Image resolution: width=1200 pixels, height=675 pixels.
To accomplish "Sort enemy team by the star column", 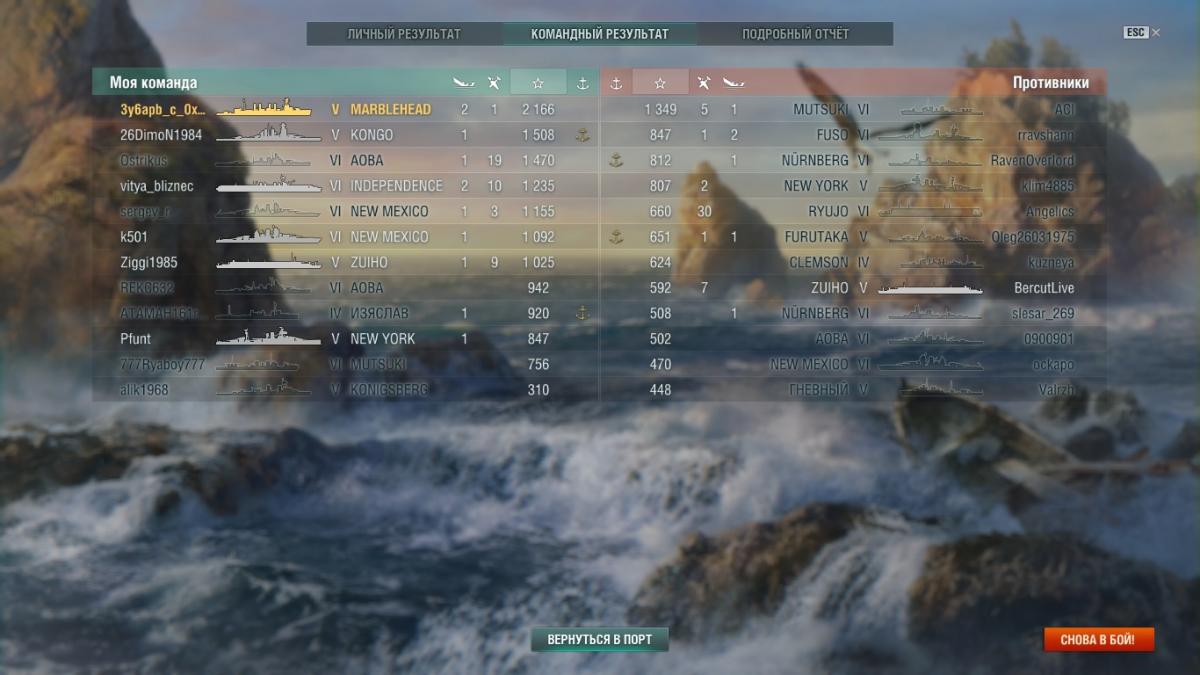I will tap(660, 83).
